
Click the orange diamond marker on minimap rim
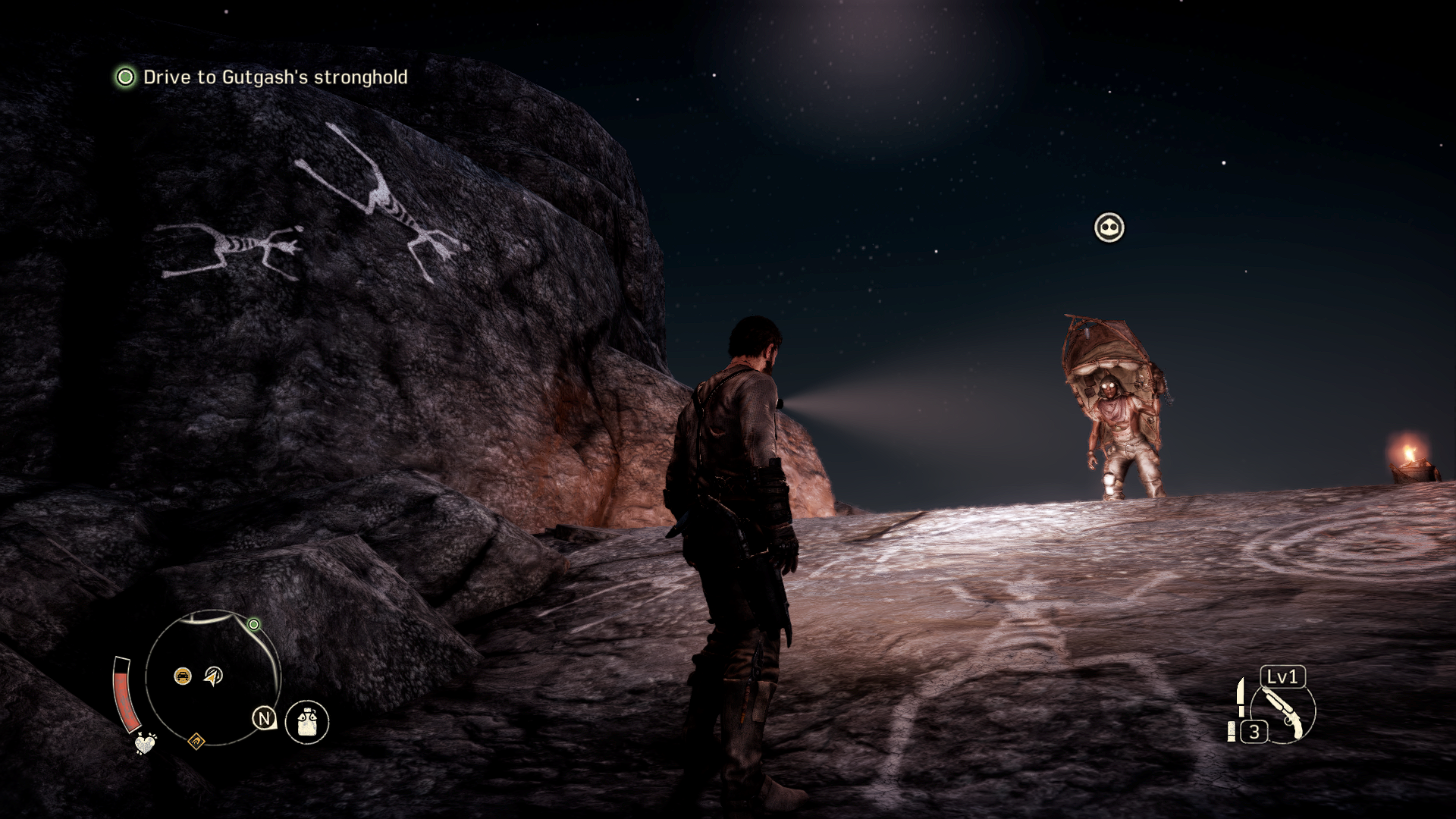[196, 740]
